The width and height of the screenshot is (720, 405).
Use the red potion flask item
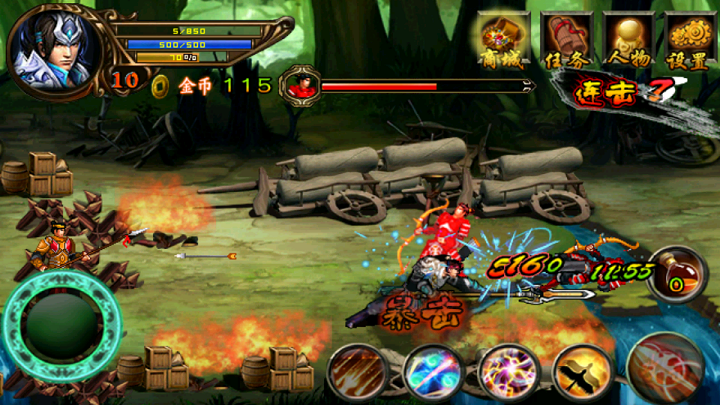pos(673,276)
